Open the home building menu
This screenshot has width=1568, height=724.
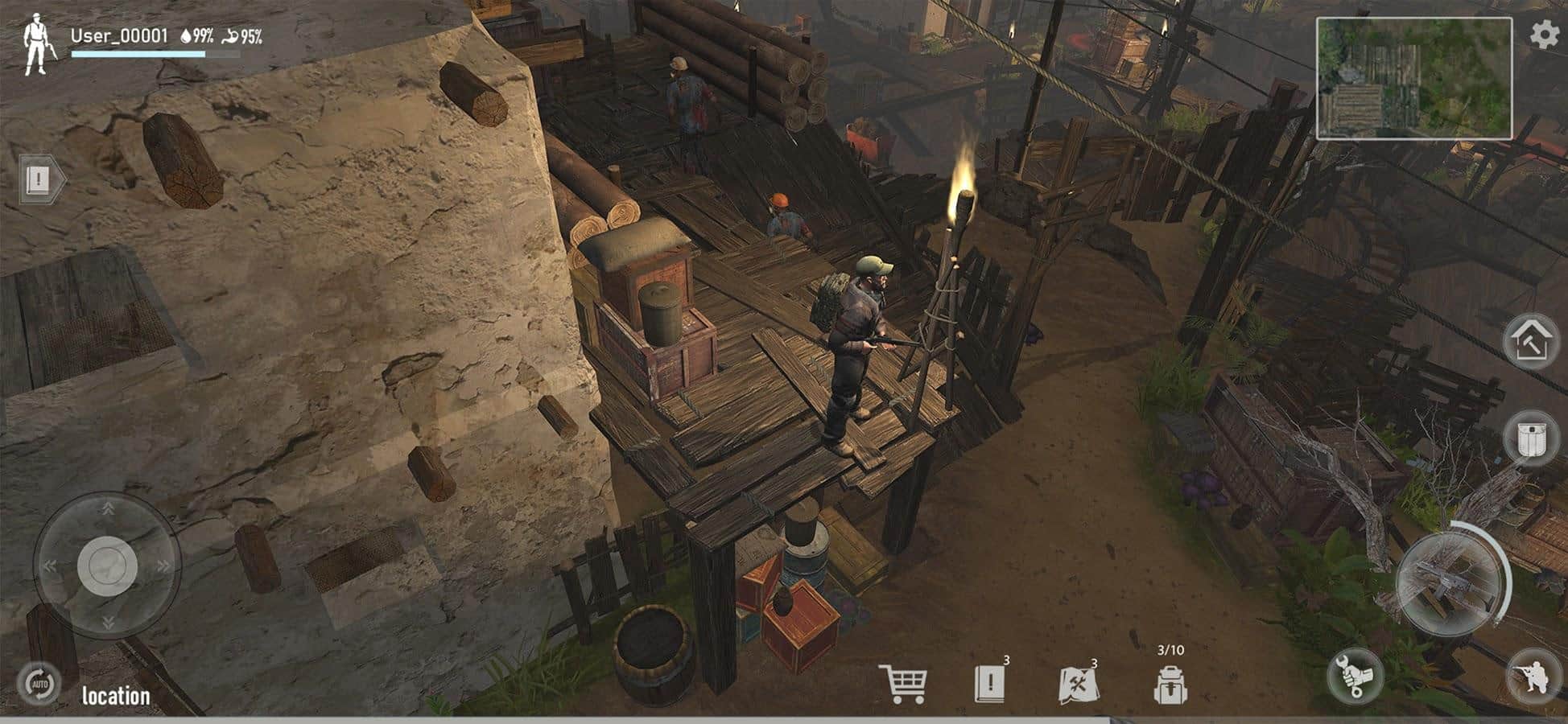point(1530,341)
